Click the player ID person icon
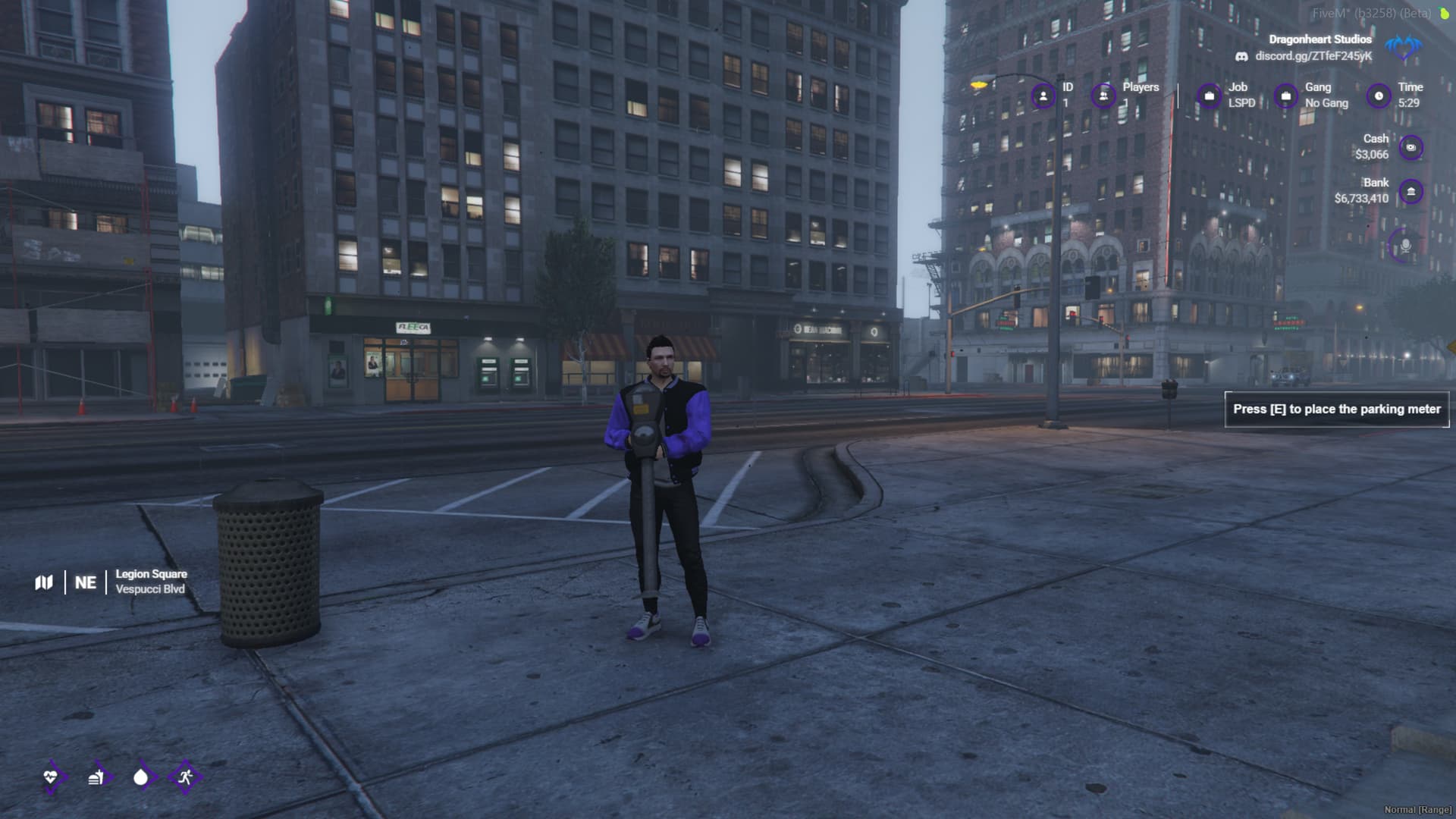The height and width of the screenshot is (819, 1456). [1043, 96]
